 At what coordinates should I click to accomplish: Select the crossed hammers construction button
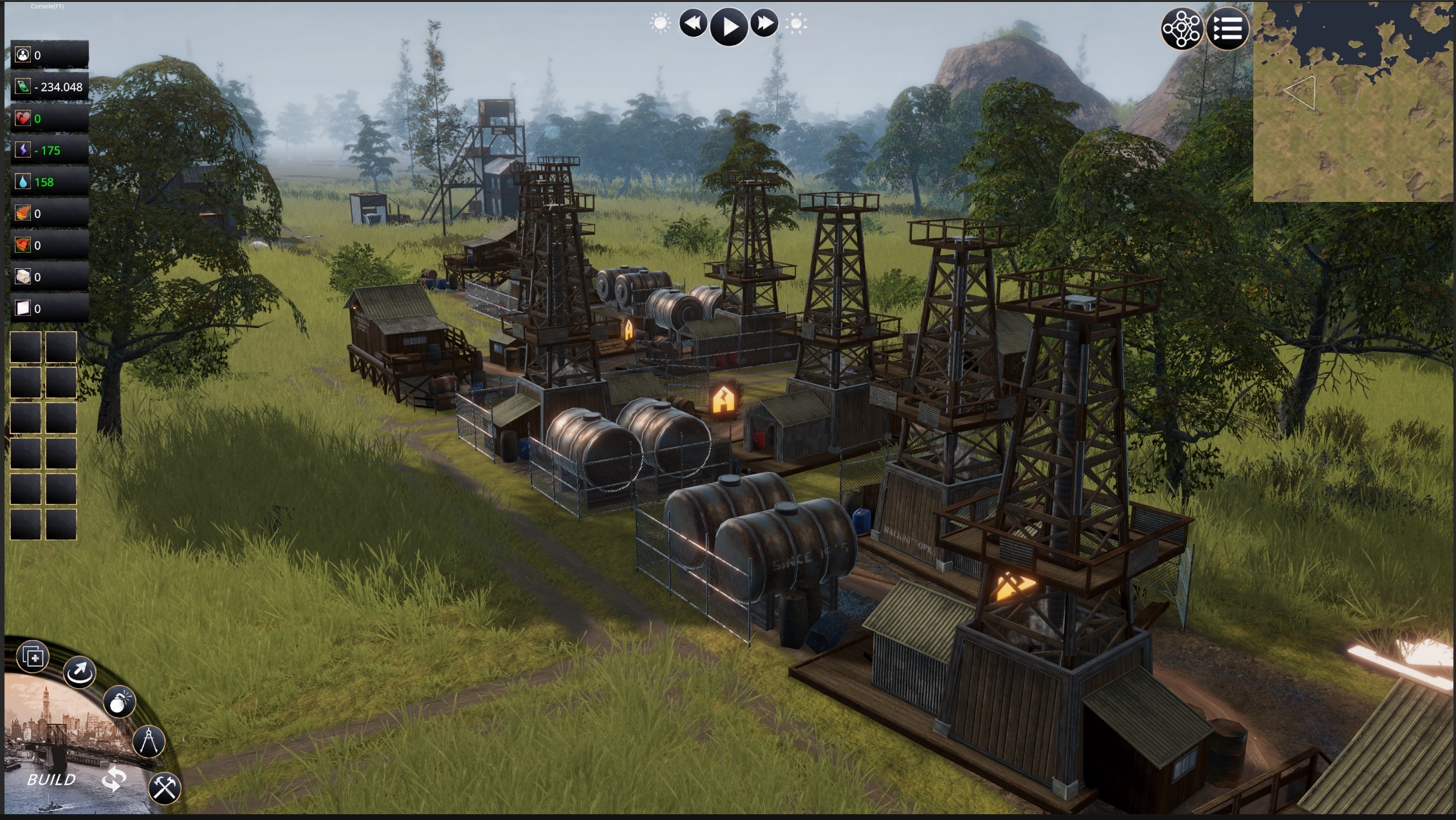165,788
